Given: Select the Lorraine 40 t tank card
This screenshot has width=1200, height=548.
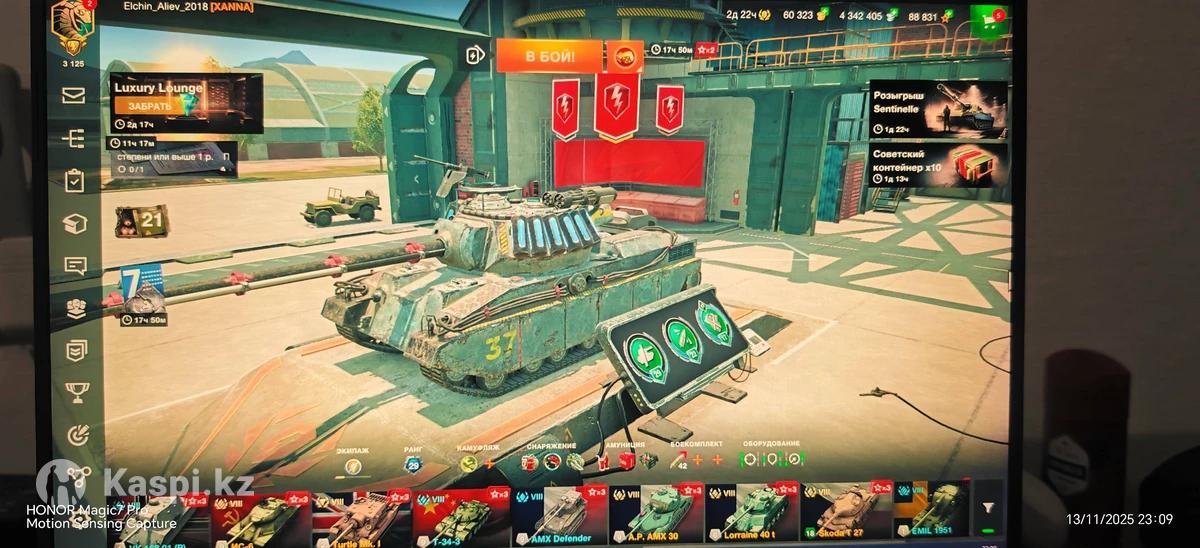Looking at the screenshot, I should point(752,513).
